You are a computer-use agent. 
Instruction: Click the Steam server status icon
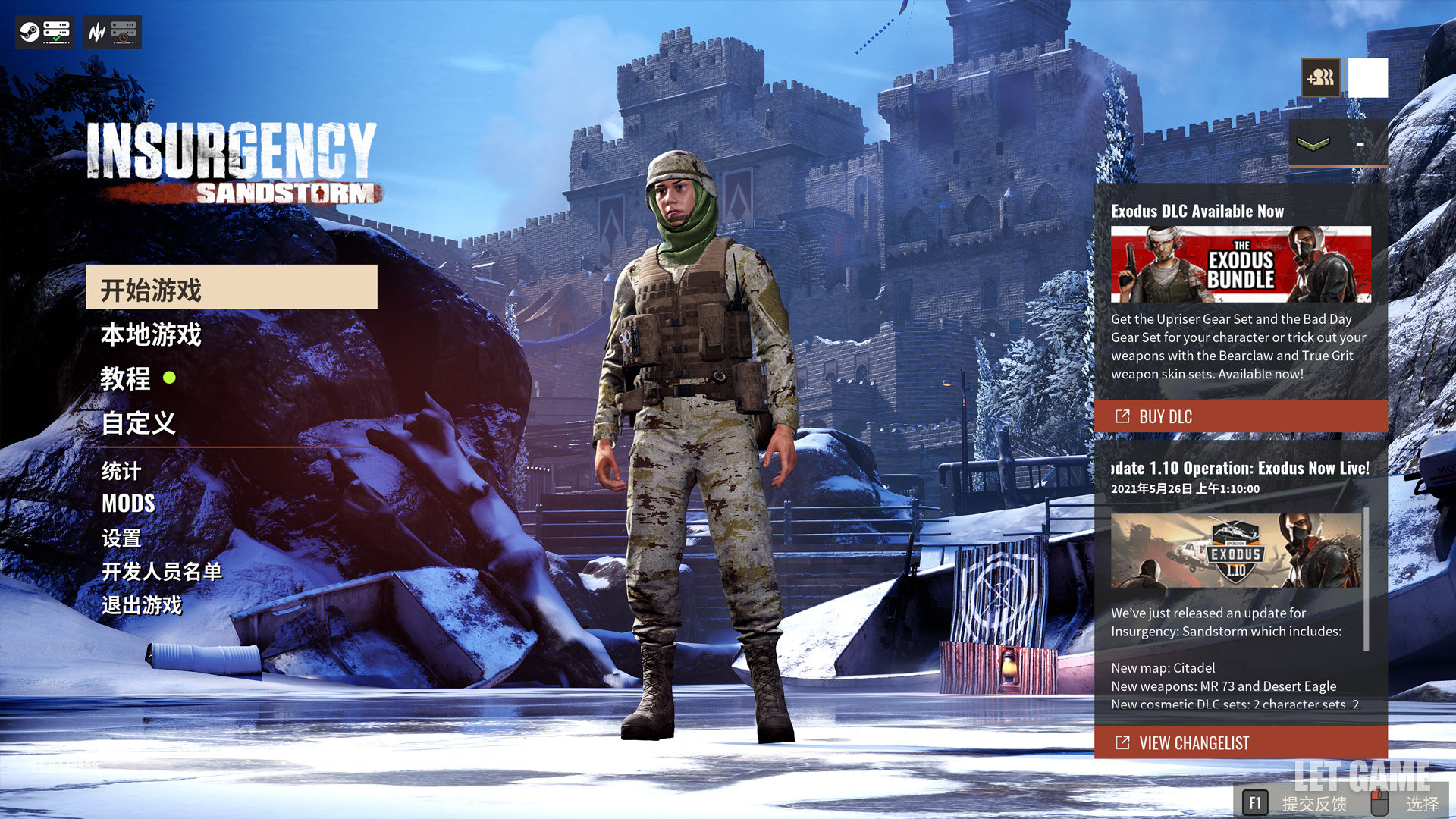pos(44,32)
